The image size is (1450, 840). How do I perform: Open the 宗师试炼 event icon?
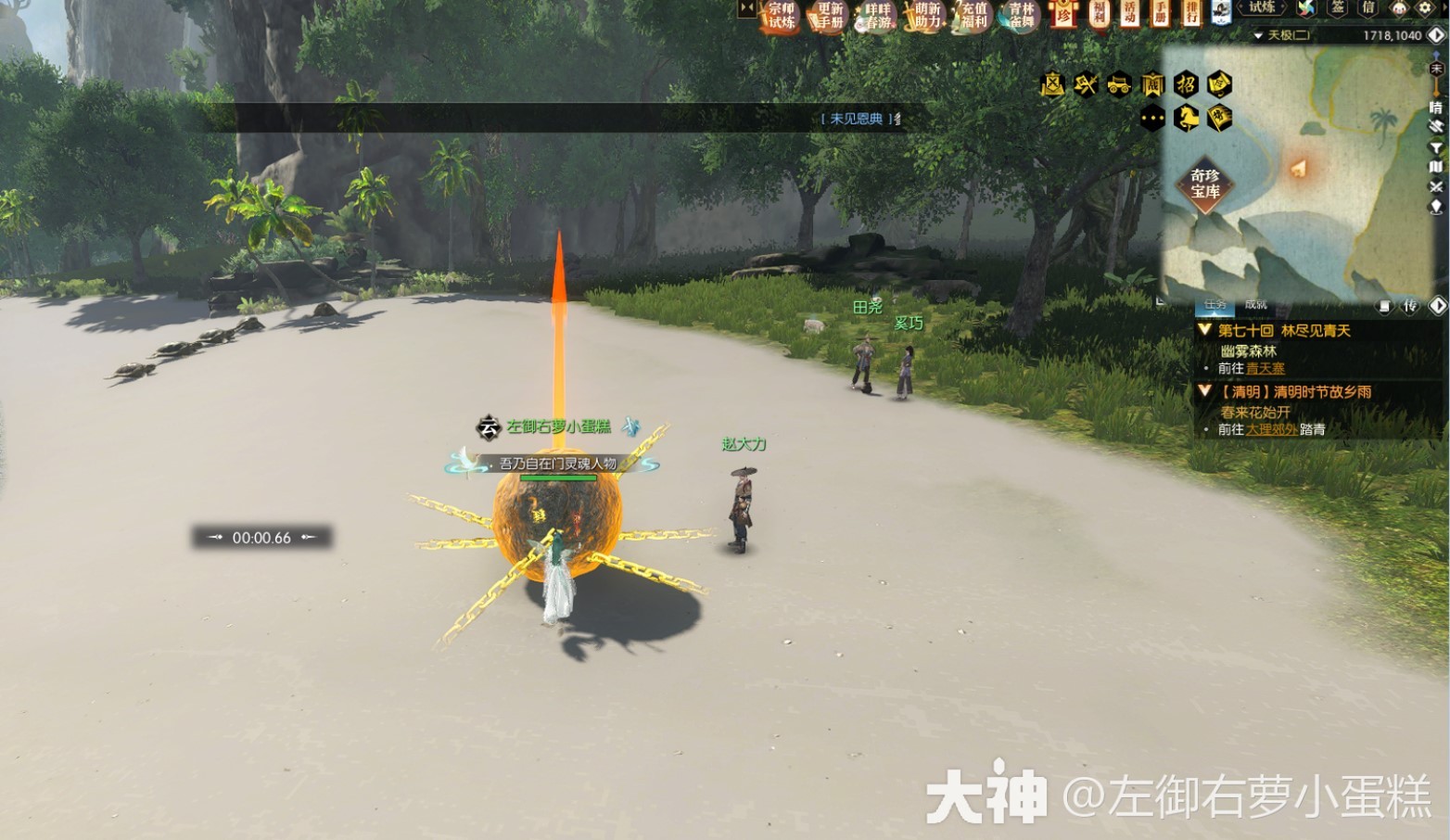tap(783, 16)
